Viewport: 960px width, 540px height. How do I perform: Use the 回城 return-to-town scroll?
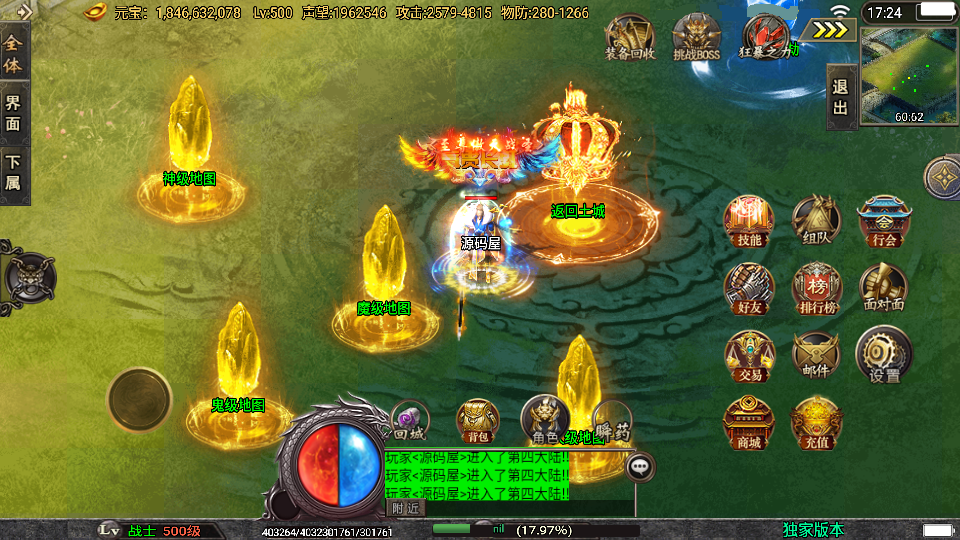click(x=409, y=421)
